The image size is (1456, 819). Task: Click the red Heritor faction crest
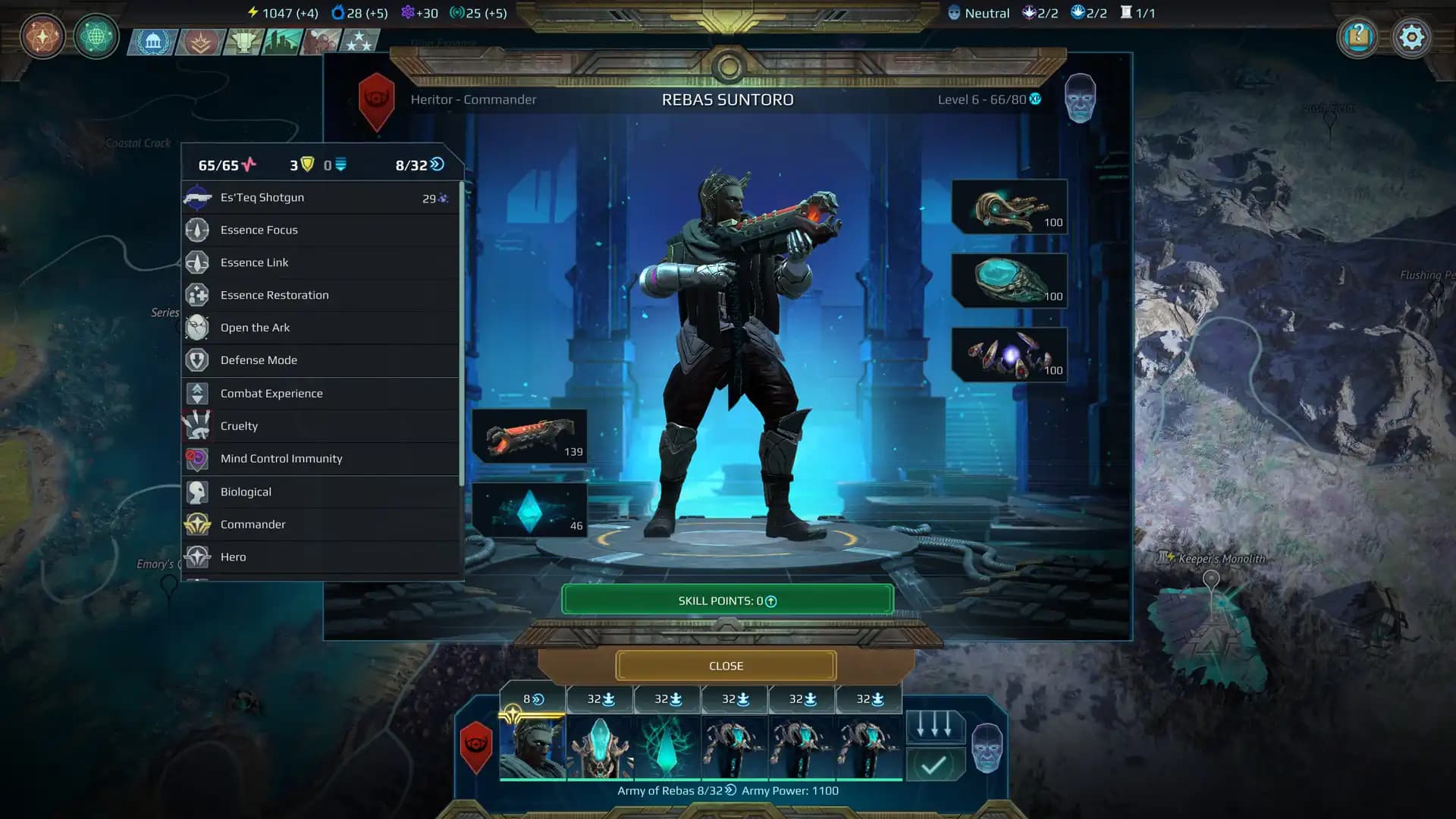pyautogui.click(x=377, y=99)
